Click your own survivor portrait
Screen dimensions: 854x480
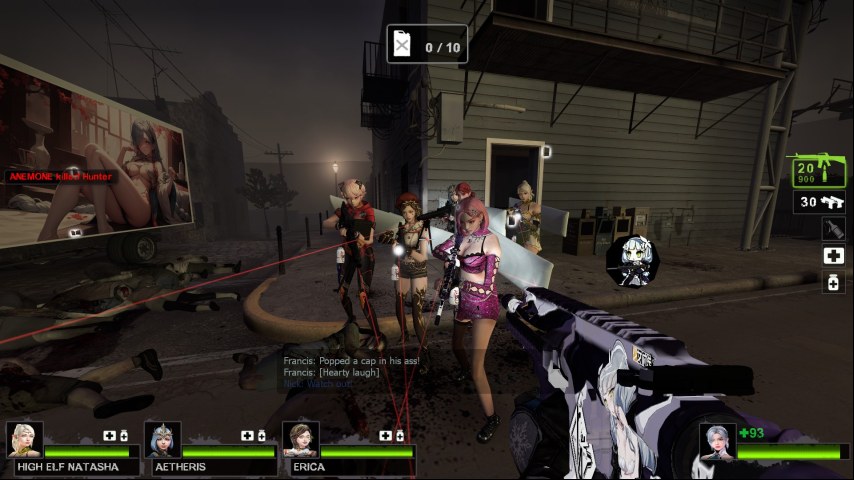(717, 441)
